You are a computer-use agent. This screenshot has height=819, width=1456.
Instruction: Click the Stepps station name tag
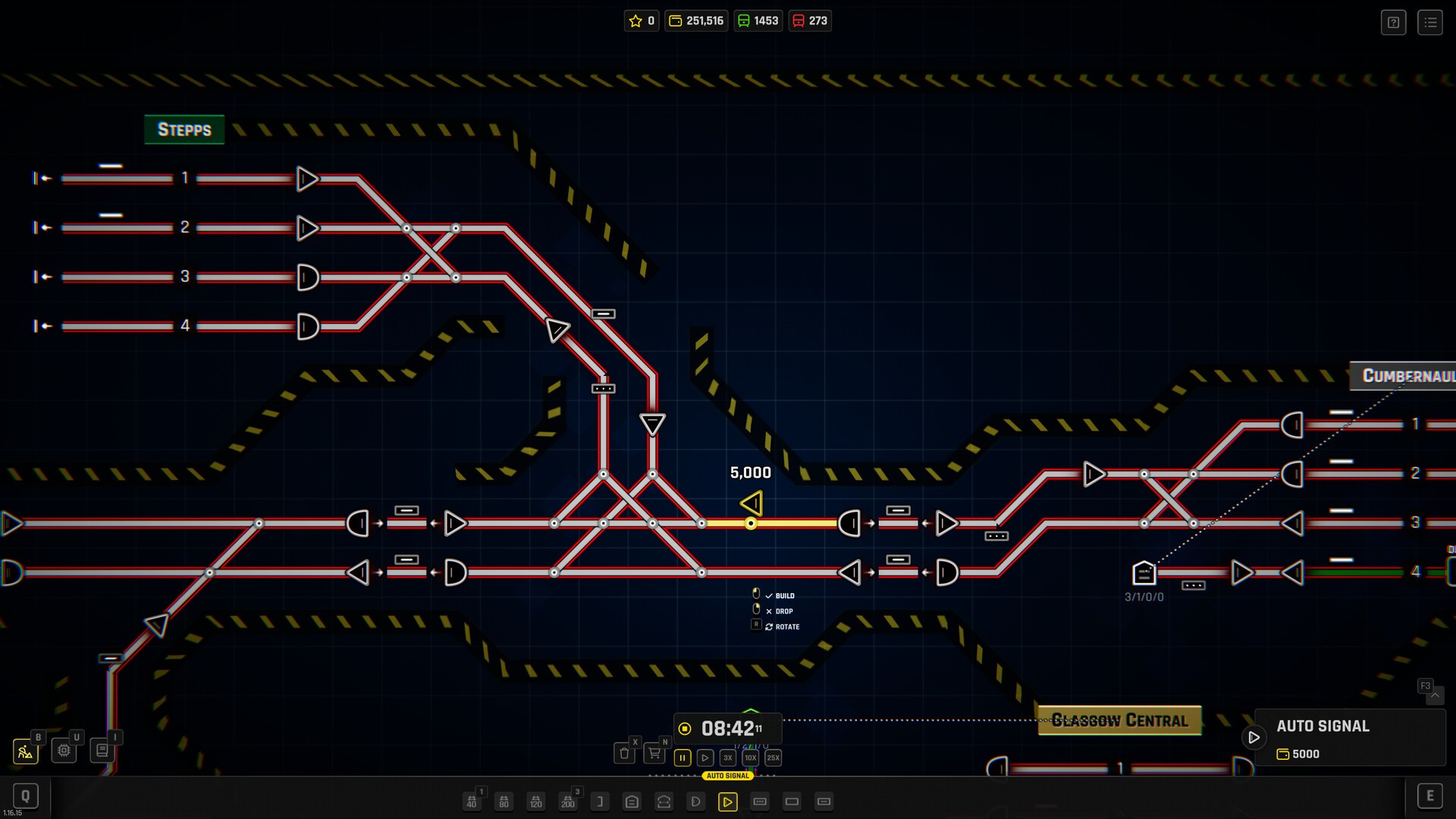(x=184, y=129)
